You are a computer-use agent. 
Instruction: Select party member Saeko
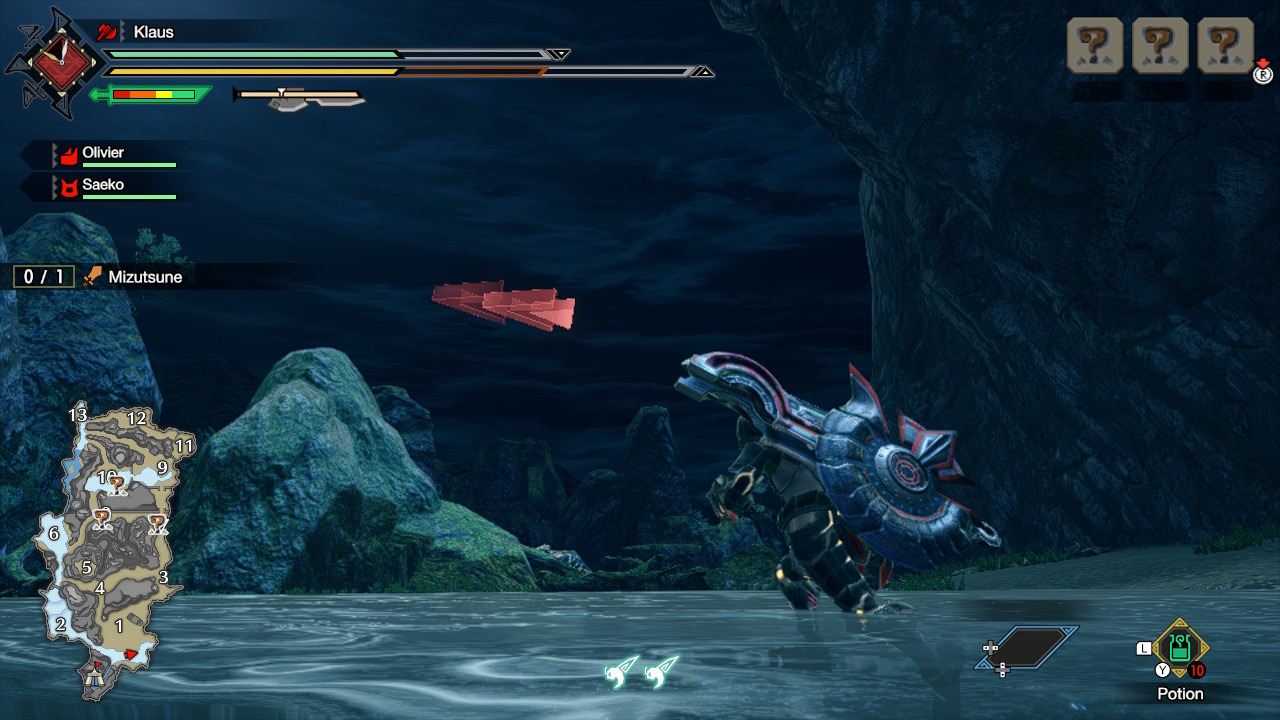click(x=104, y=186)
